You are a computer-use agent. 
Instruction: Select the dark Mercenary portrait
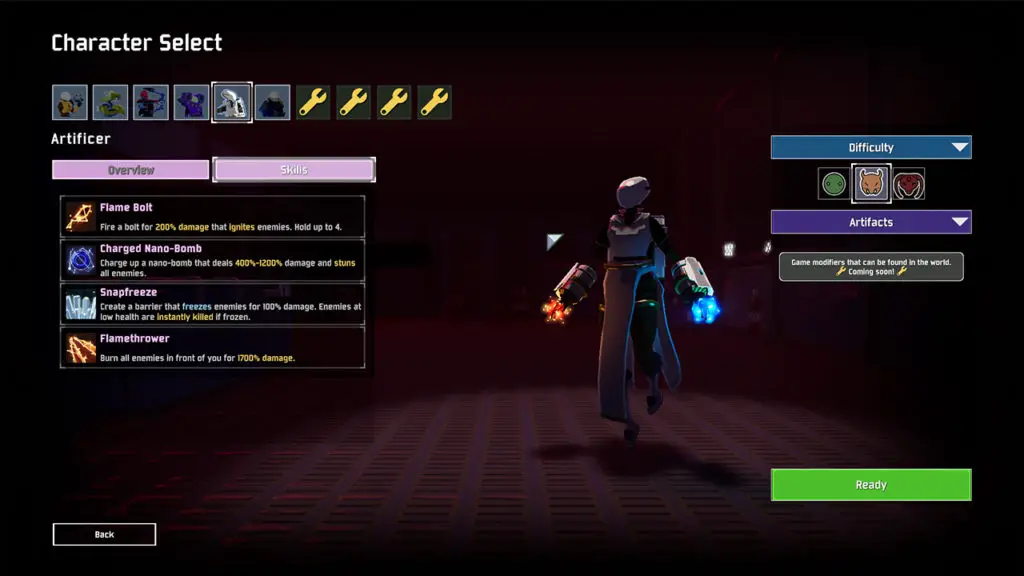pos(272,102)
